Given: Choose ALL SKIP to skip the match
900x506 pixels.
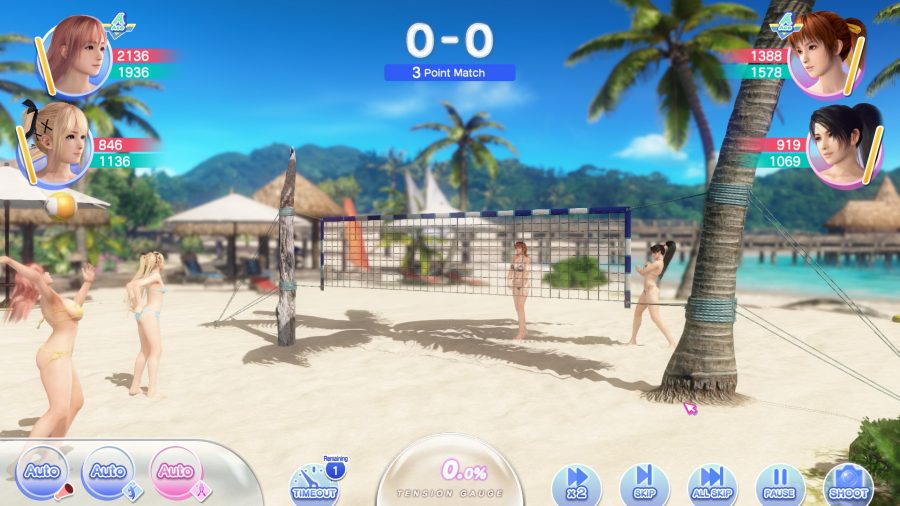Looking at the screenshot, I should pyautogui.click(x=712, y=483).
